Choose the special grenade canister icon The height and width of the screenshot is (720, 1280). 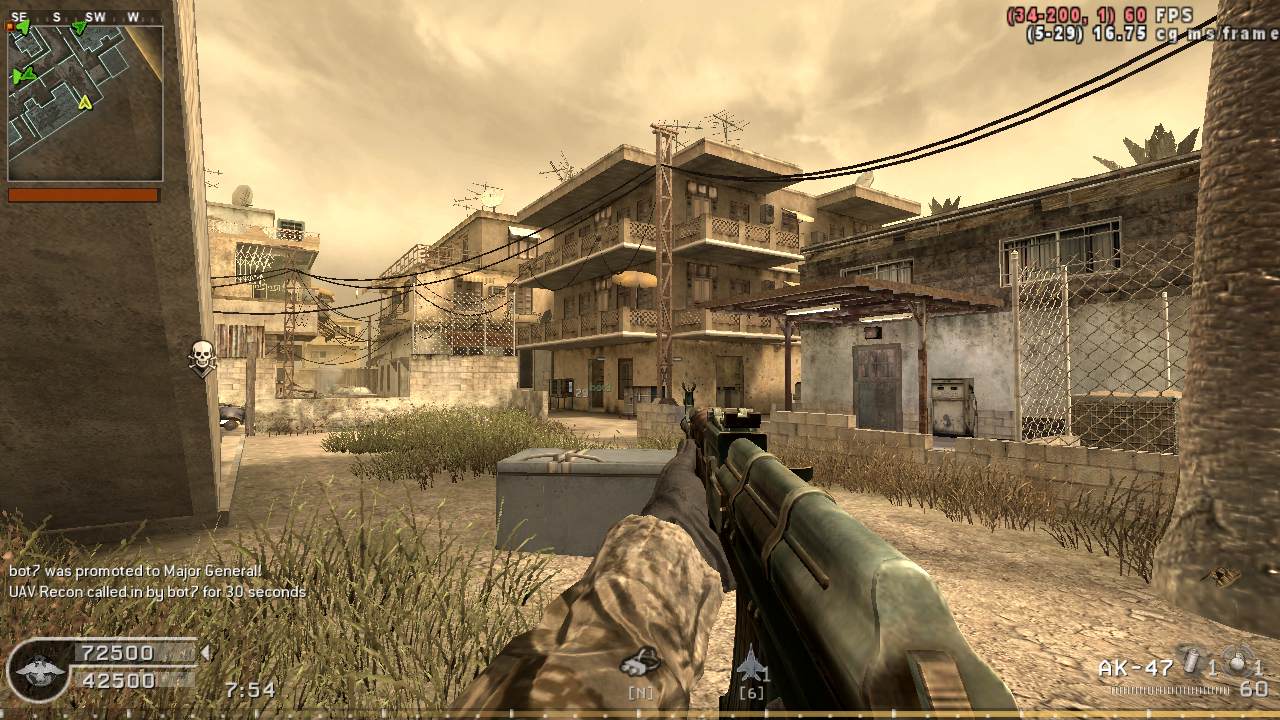(1191, 663)
